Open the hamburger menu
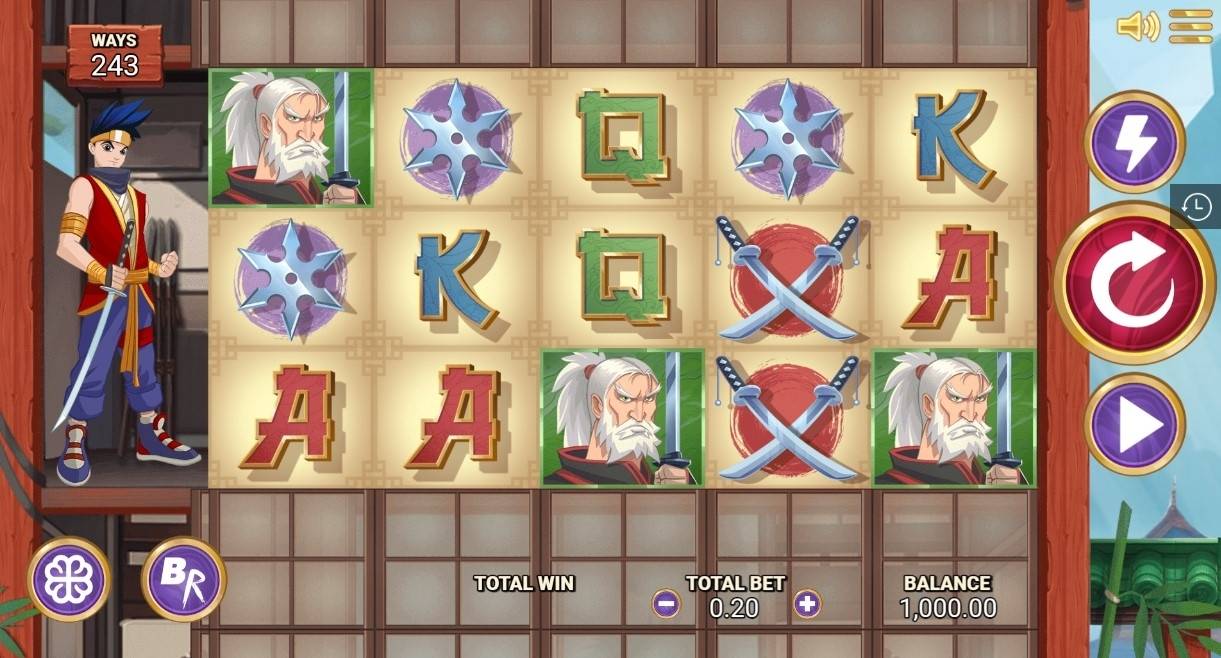1221x658 pixels. pos(1190,26)
